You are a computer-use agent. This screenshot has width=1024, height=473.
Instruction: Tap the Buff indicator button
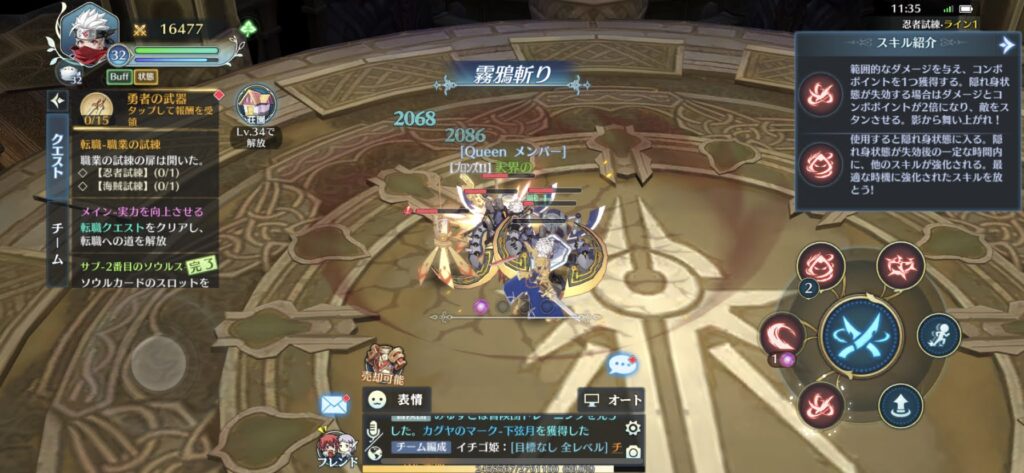coord(119,76)
